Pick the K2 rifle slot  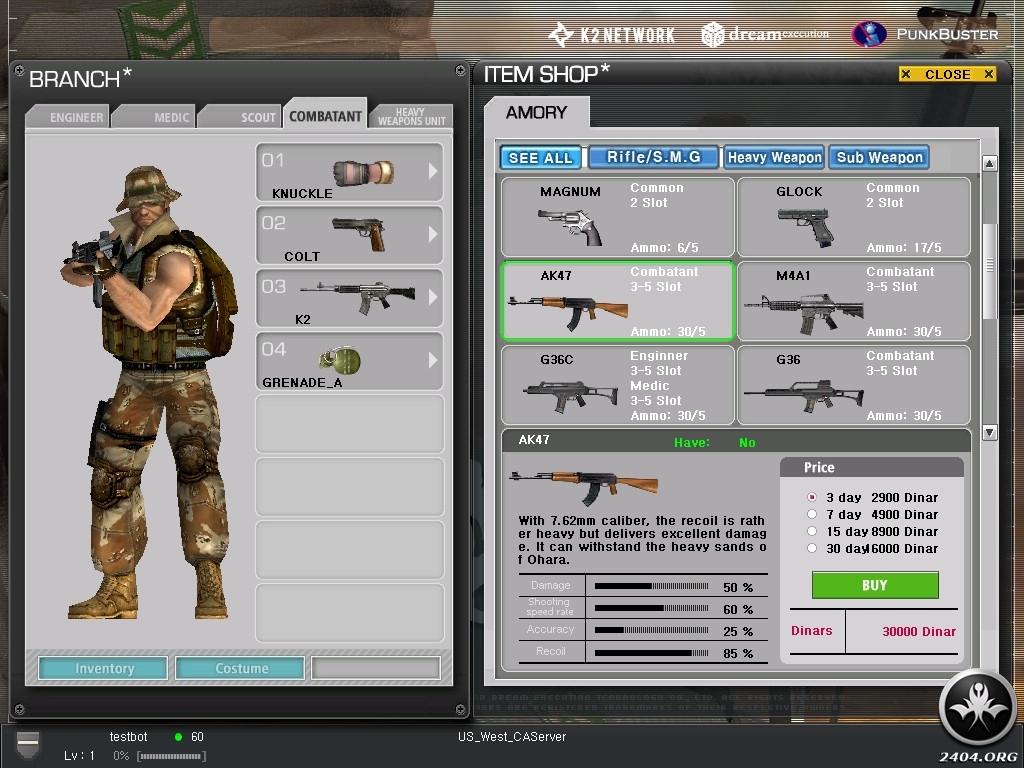pos(349,299)
